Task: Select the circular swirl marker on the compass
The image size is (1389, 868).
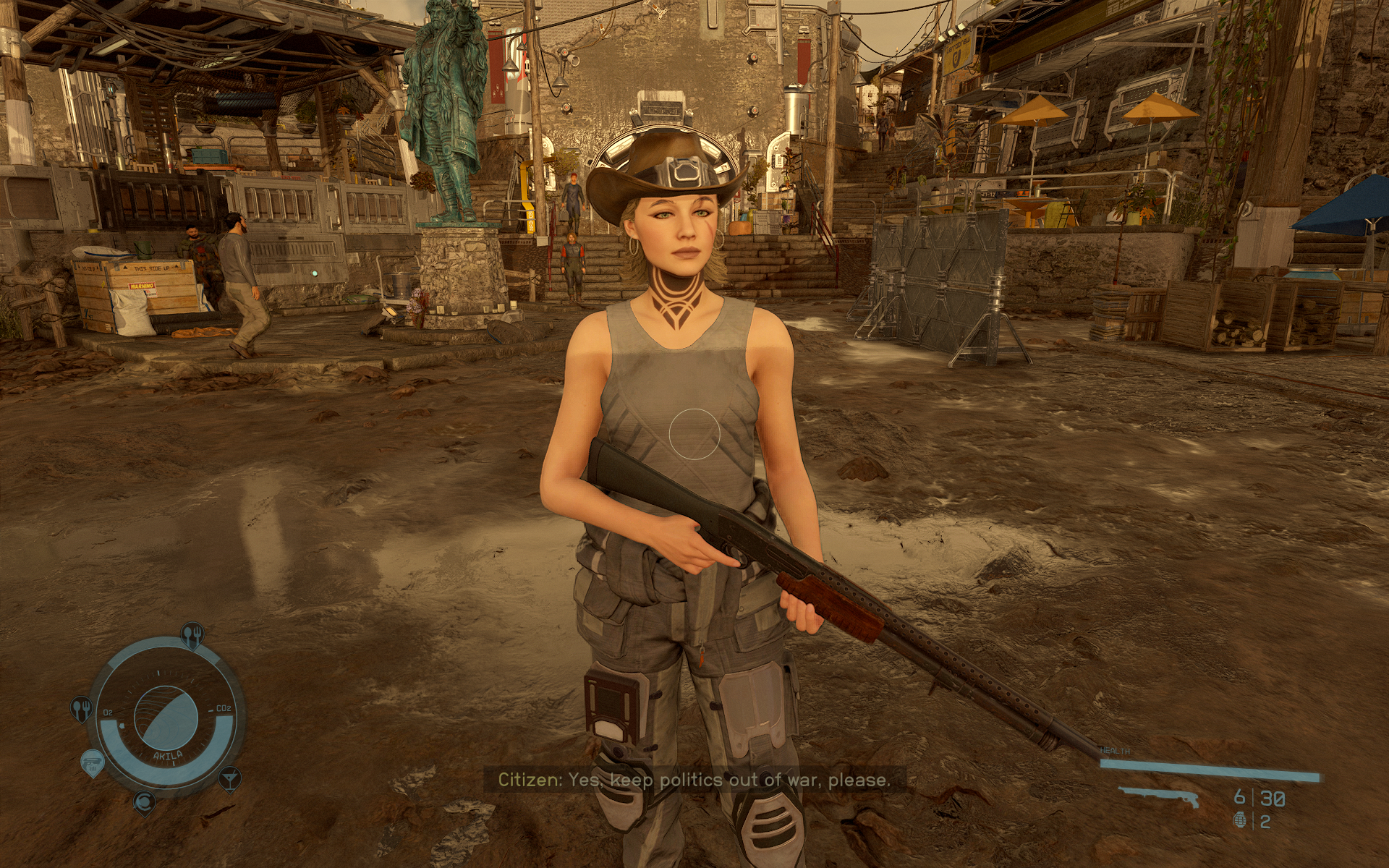Action: (x=144, y=801)
